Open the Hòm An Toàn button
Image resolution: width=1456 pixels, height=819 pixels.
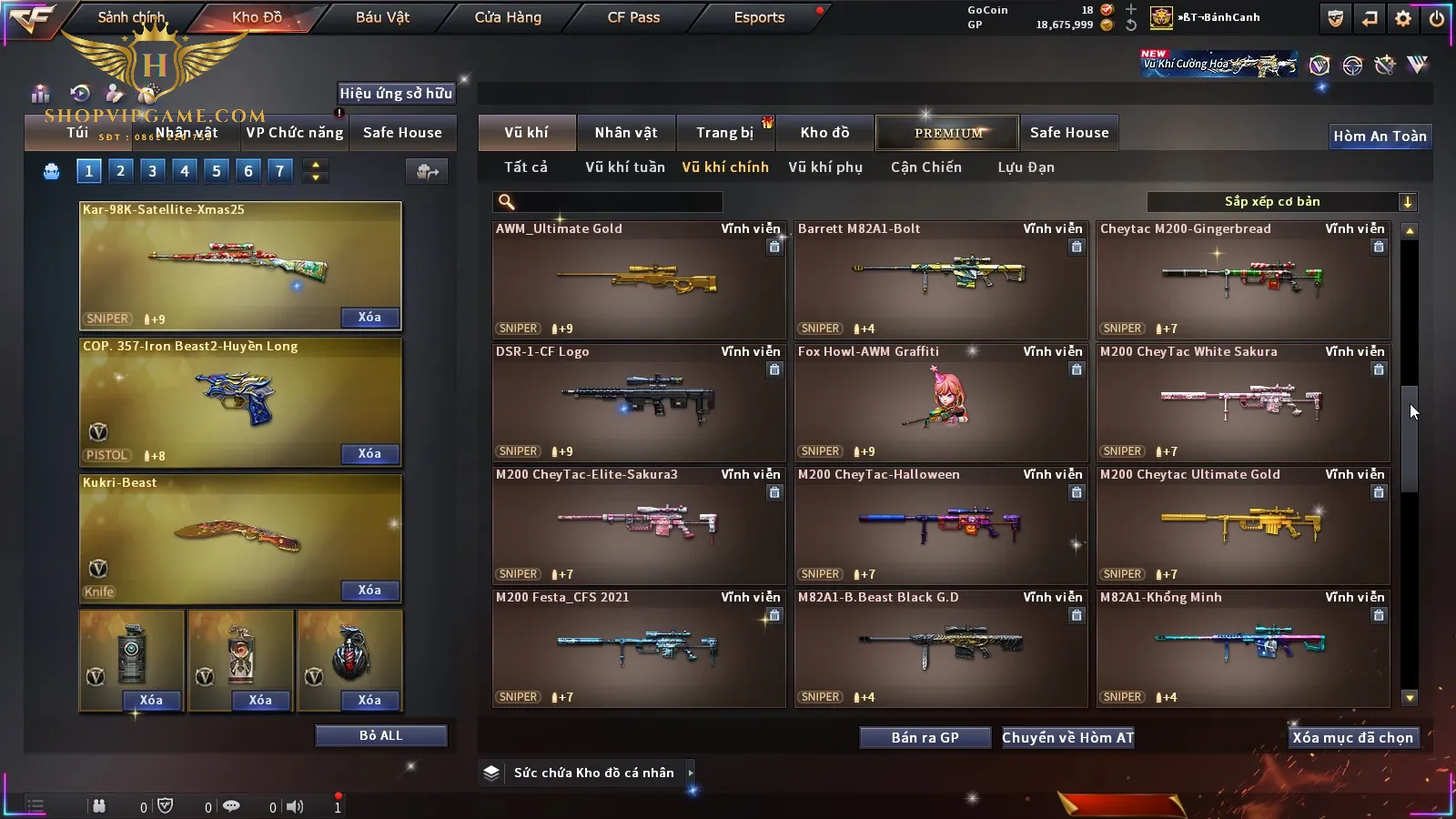1380,136
